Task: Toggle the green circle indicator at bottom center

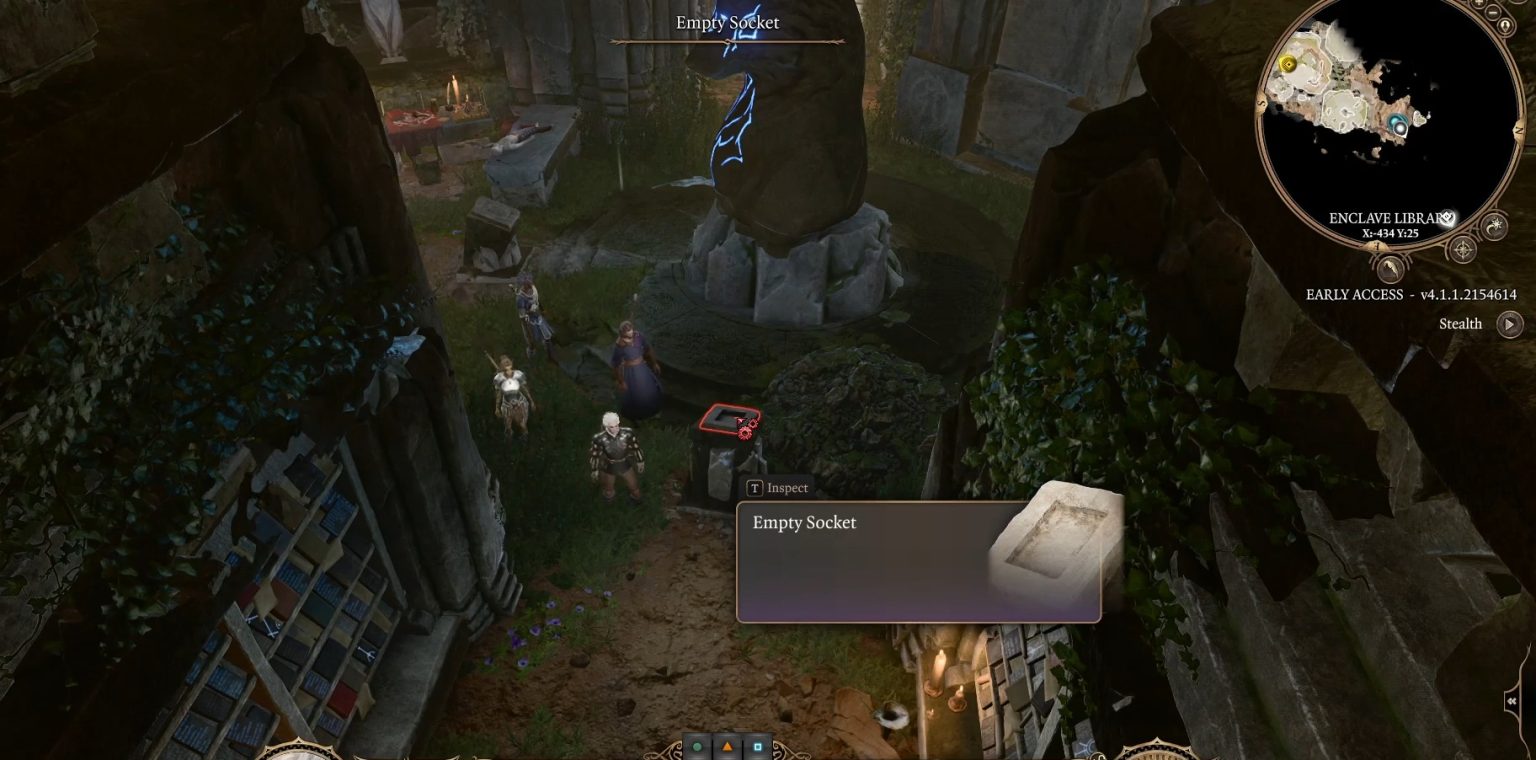Action: click(x=697, y=747)
